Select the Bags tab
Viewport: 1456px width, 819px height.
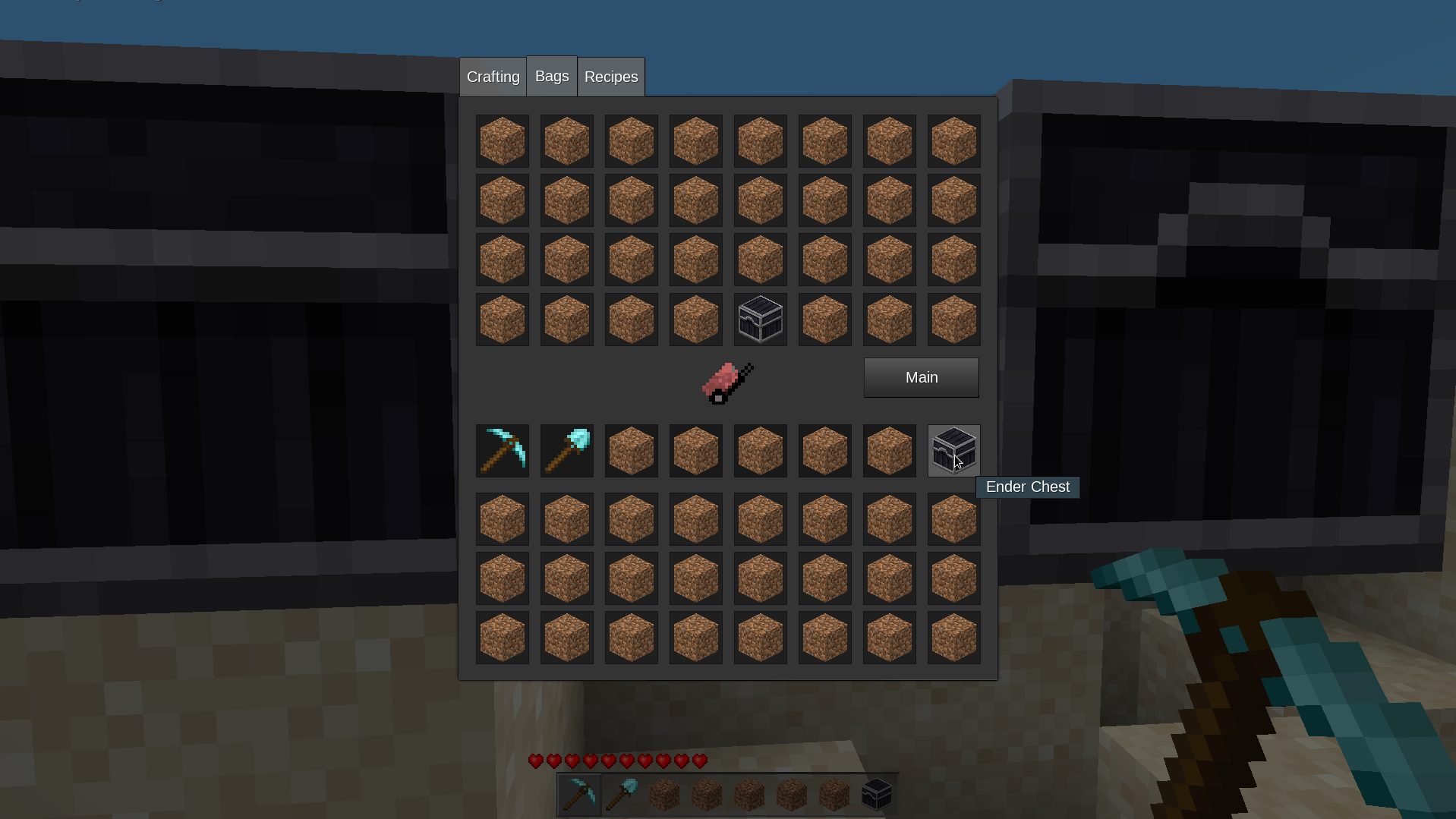[552, 77]
